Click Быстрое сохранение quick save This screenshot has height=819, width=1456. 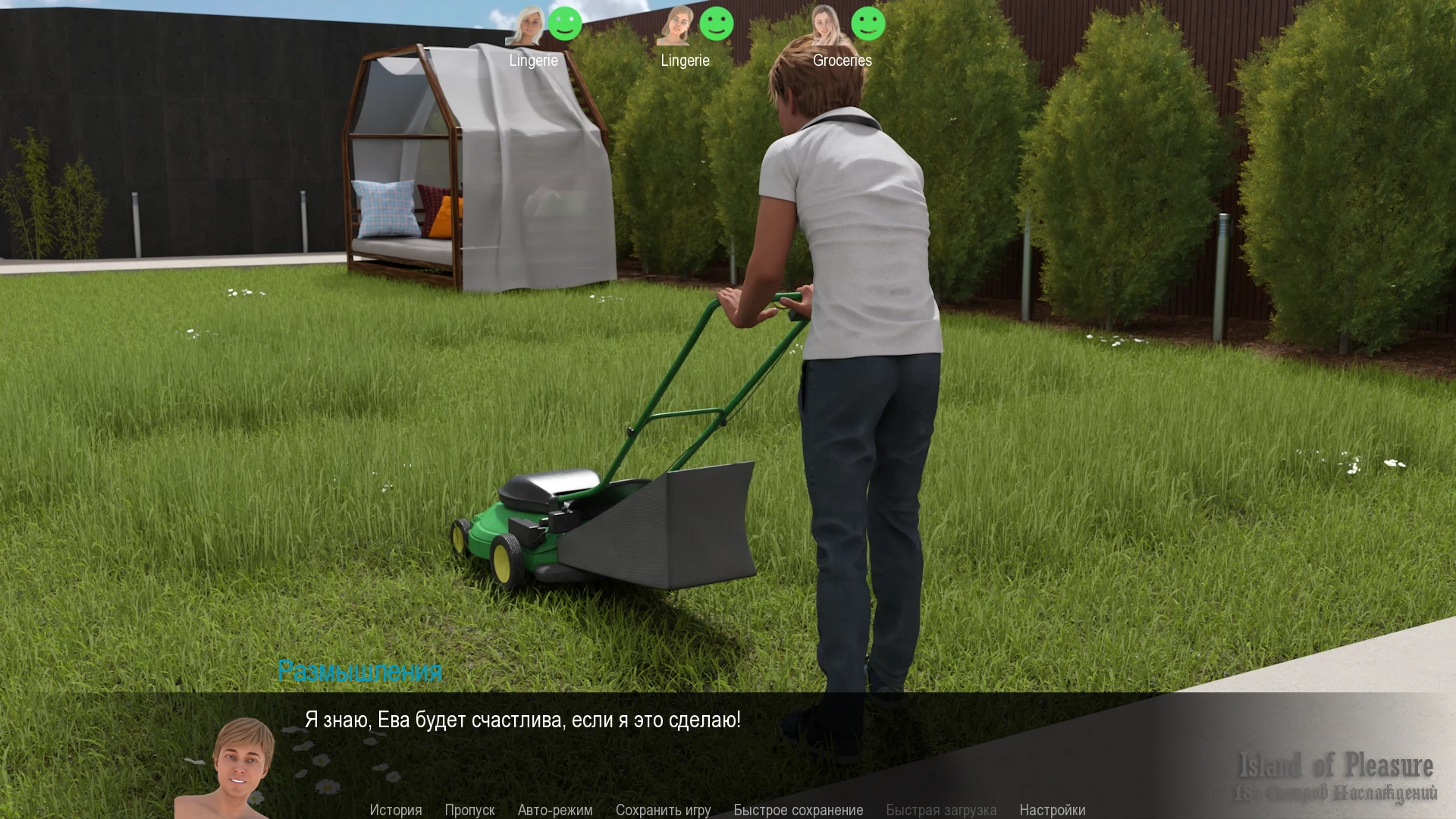(798, 810)
